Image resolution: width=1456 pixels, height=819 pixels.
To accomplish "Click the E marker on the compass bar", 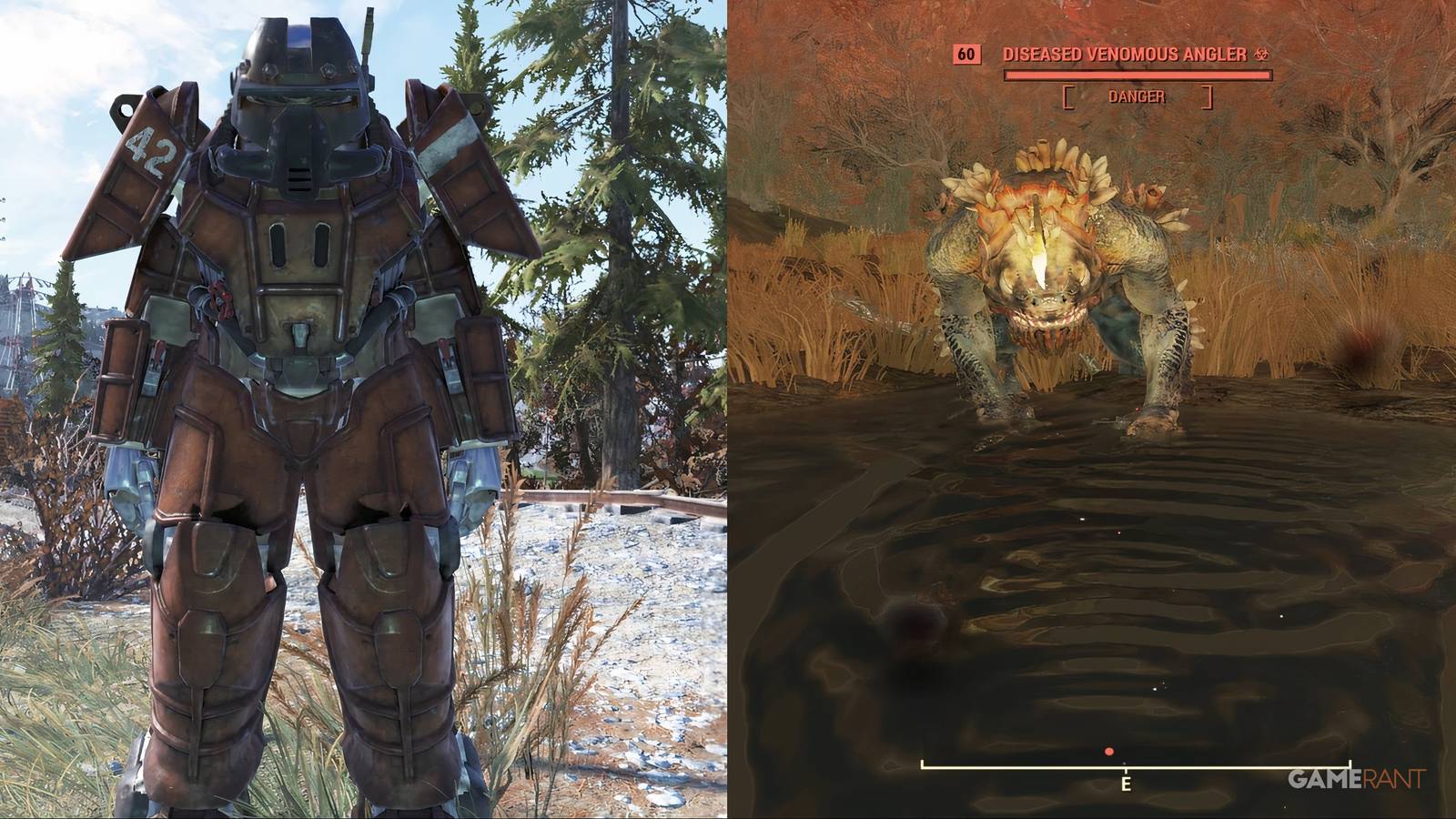I will tap(1126, 784).
